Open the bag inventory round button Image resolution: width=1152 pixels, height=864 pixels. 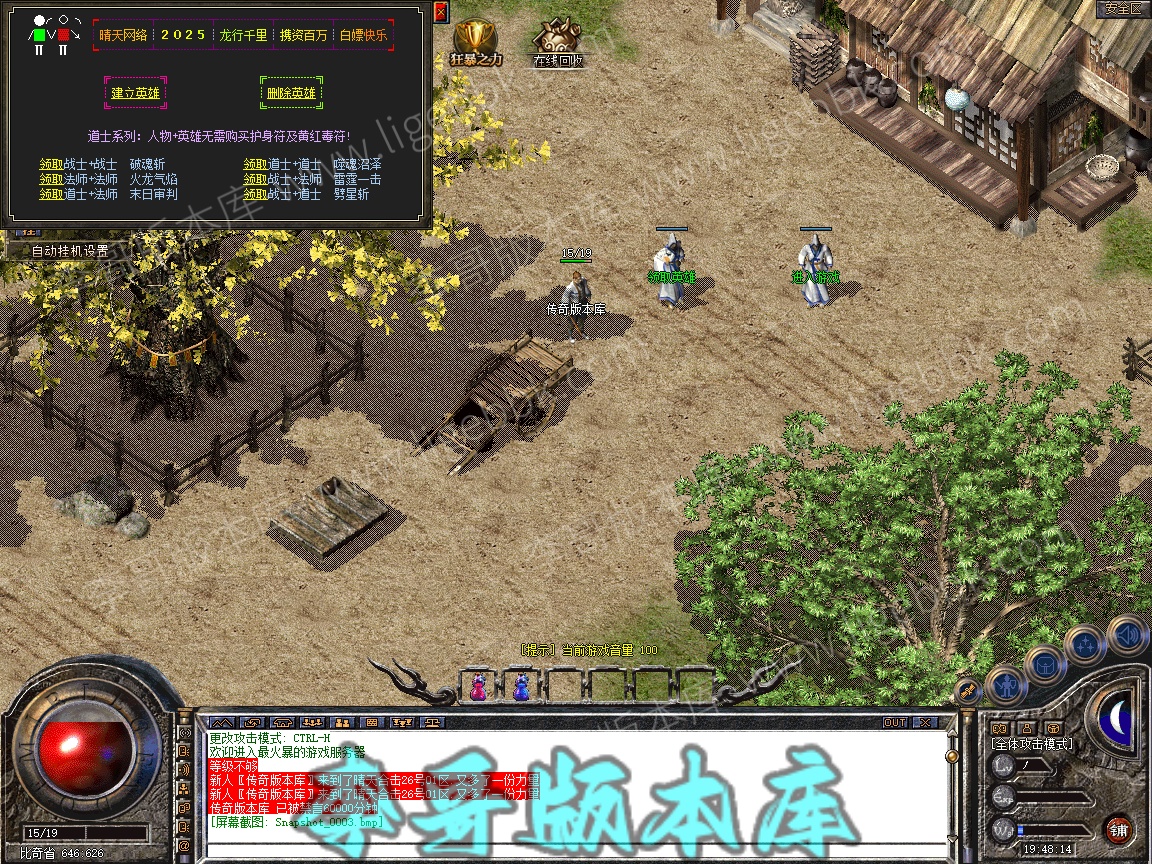click(1045, 664)
